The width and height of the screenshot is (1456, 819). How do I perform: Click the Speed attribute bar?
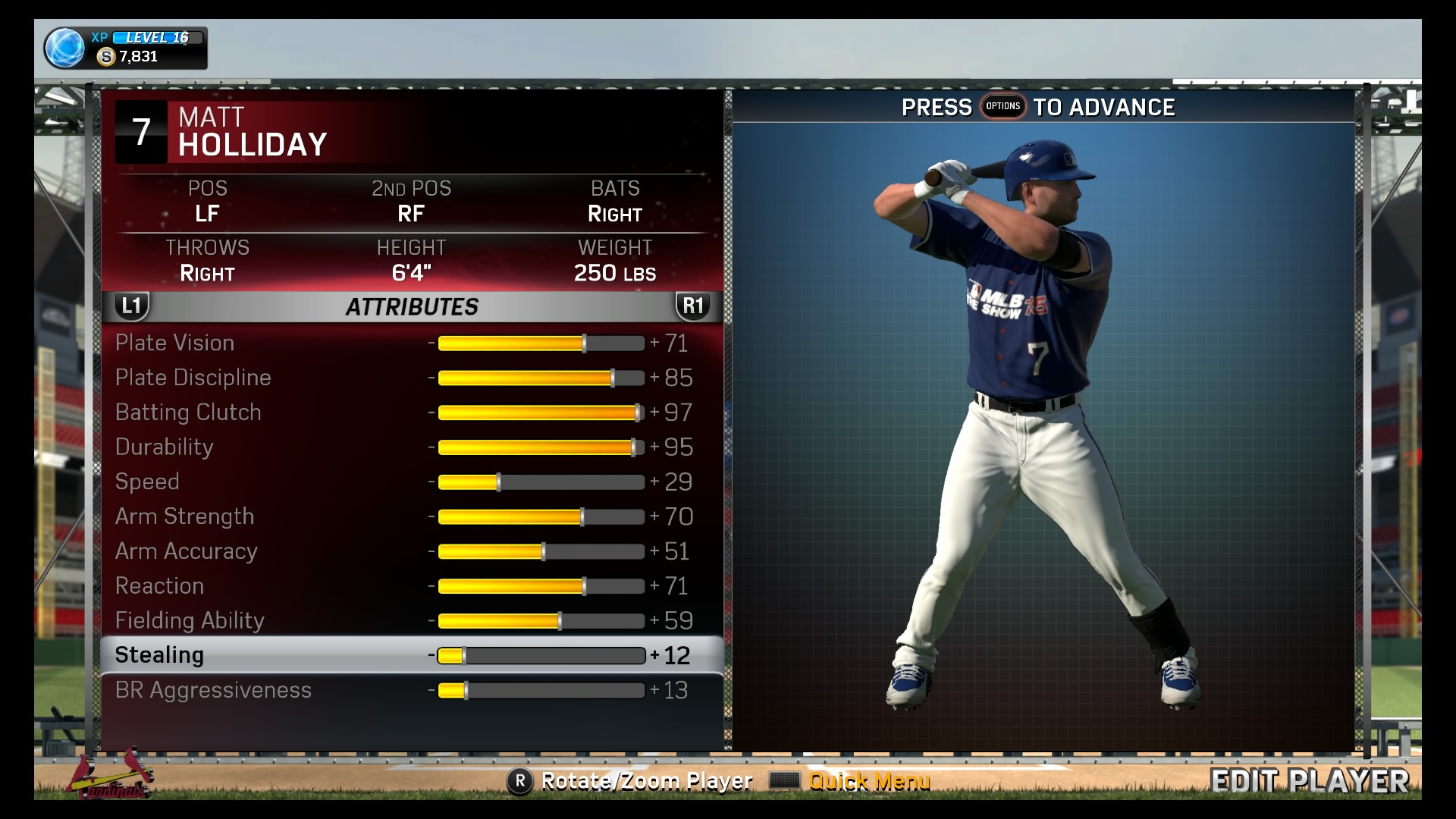point(541,482)
